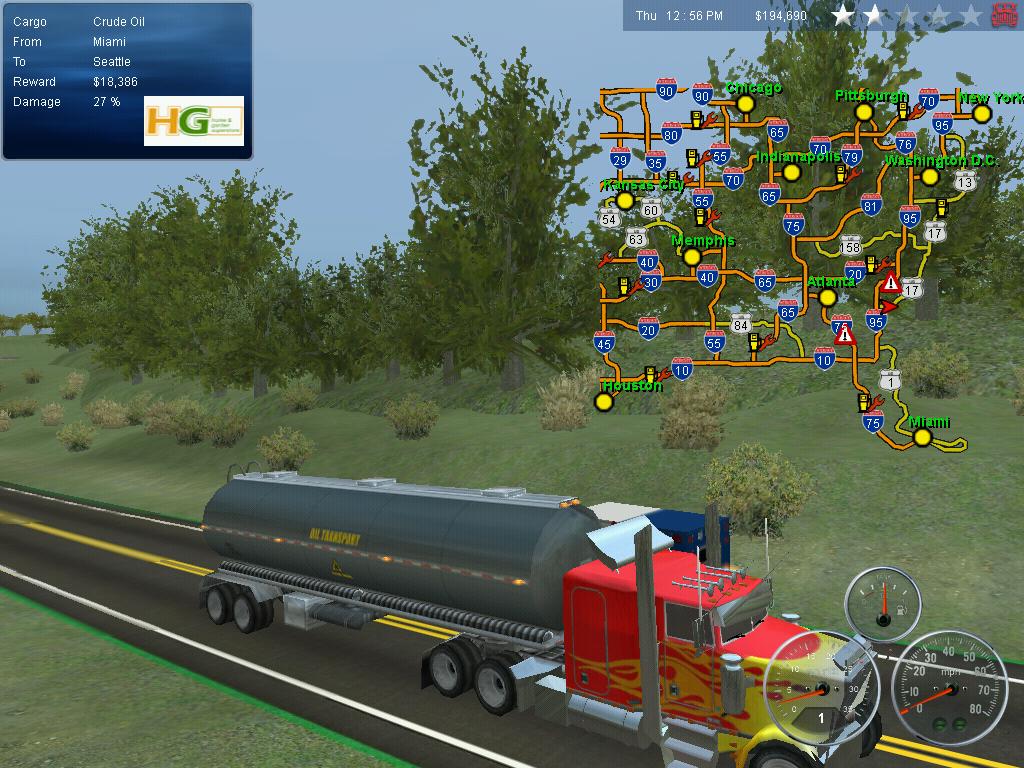Screen dimensions: 1024x768
Task: Click the Memphis city marker
Action: tap(691, 257)
